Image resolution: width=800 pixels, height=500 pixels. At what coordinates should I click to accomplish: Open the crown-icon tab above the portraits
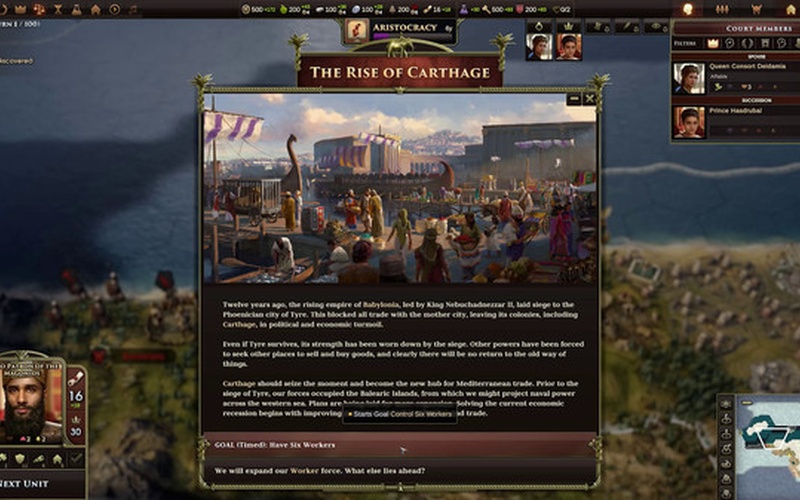click(x=569, y=26)
